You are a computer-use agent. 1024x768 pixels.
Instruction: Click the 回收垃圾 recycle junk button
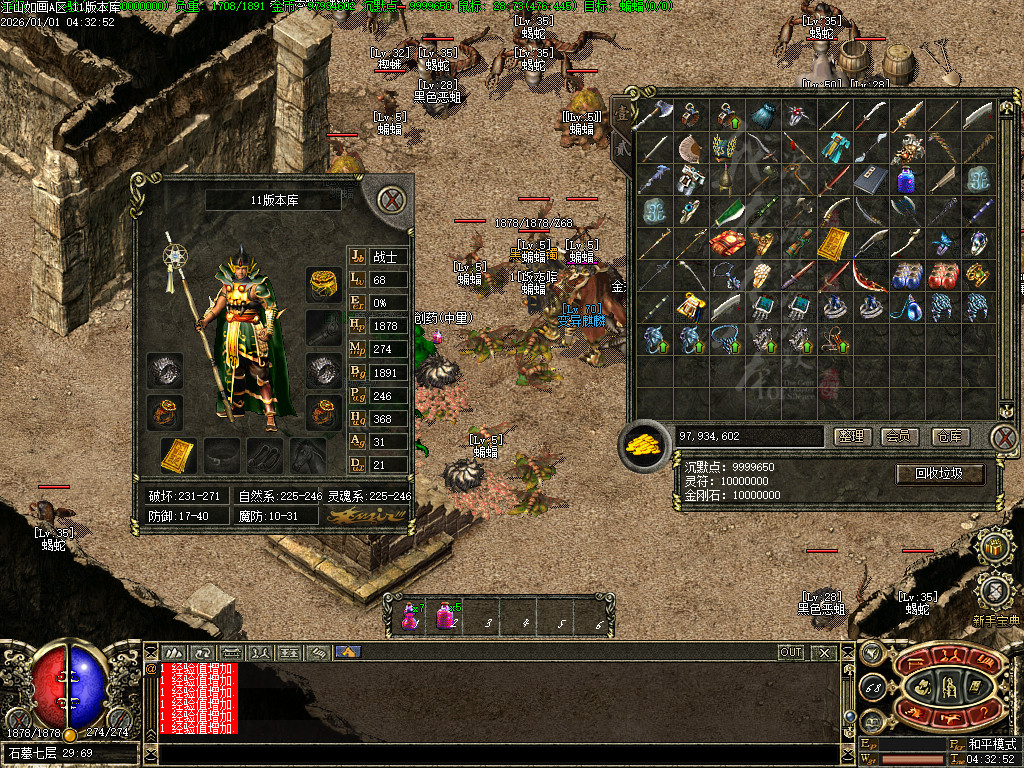[x=940, y=473]
